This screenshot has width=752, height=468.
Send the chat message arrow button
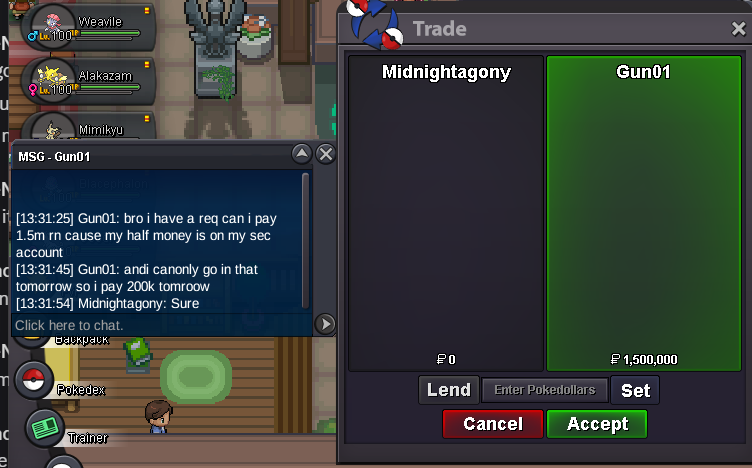(x=325, y=323)
